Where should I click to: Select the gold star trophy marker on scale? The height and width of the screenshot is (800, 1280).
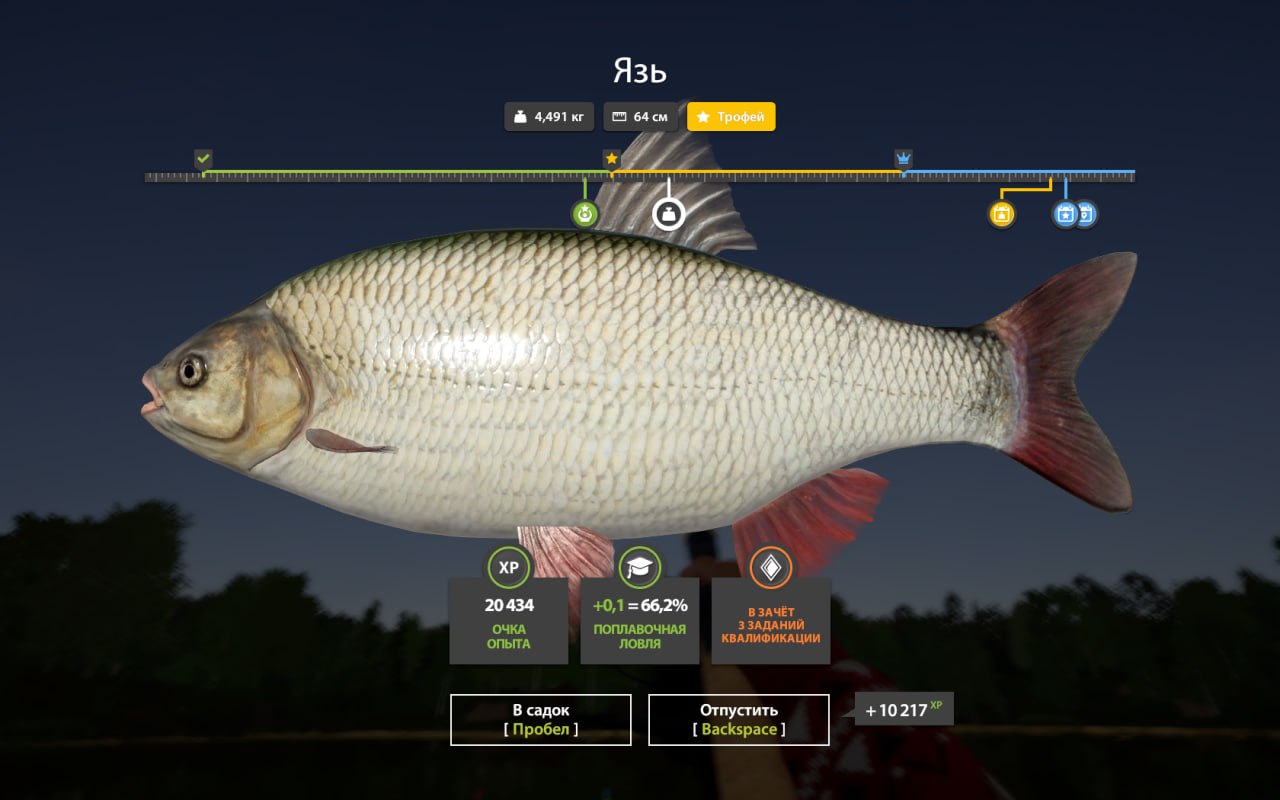[611, 158]
